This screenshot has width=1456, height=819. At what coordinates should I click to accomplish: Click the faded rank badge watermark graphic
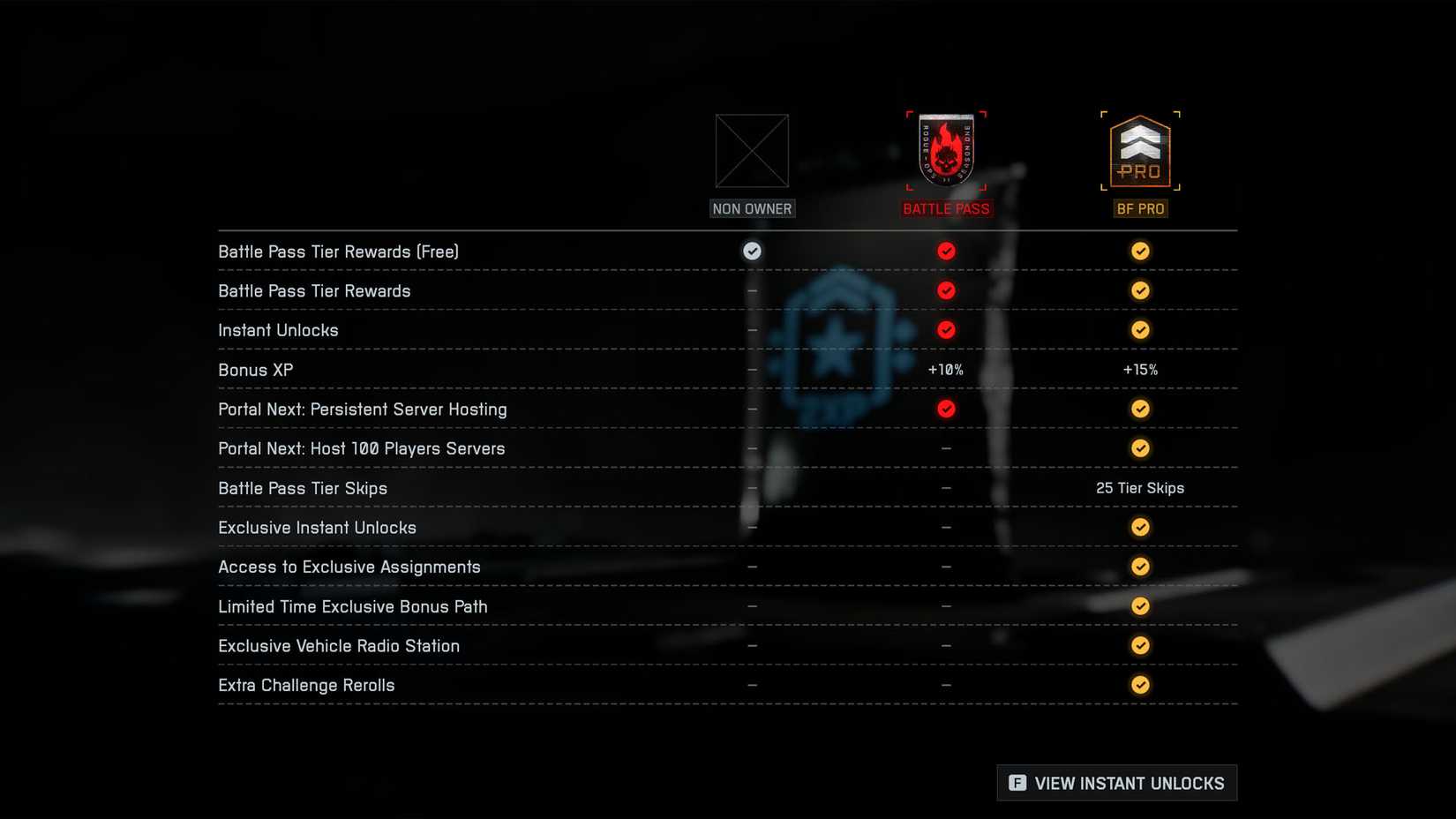pyautogui.click(x=838, y=353)
